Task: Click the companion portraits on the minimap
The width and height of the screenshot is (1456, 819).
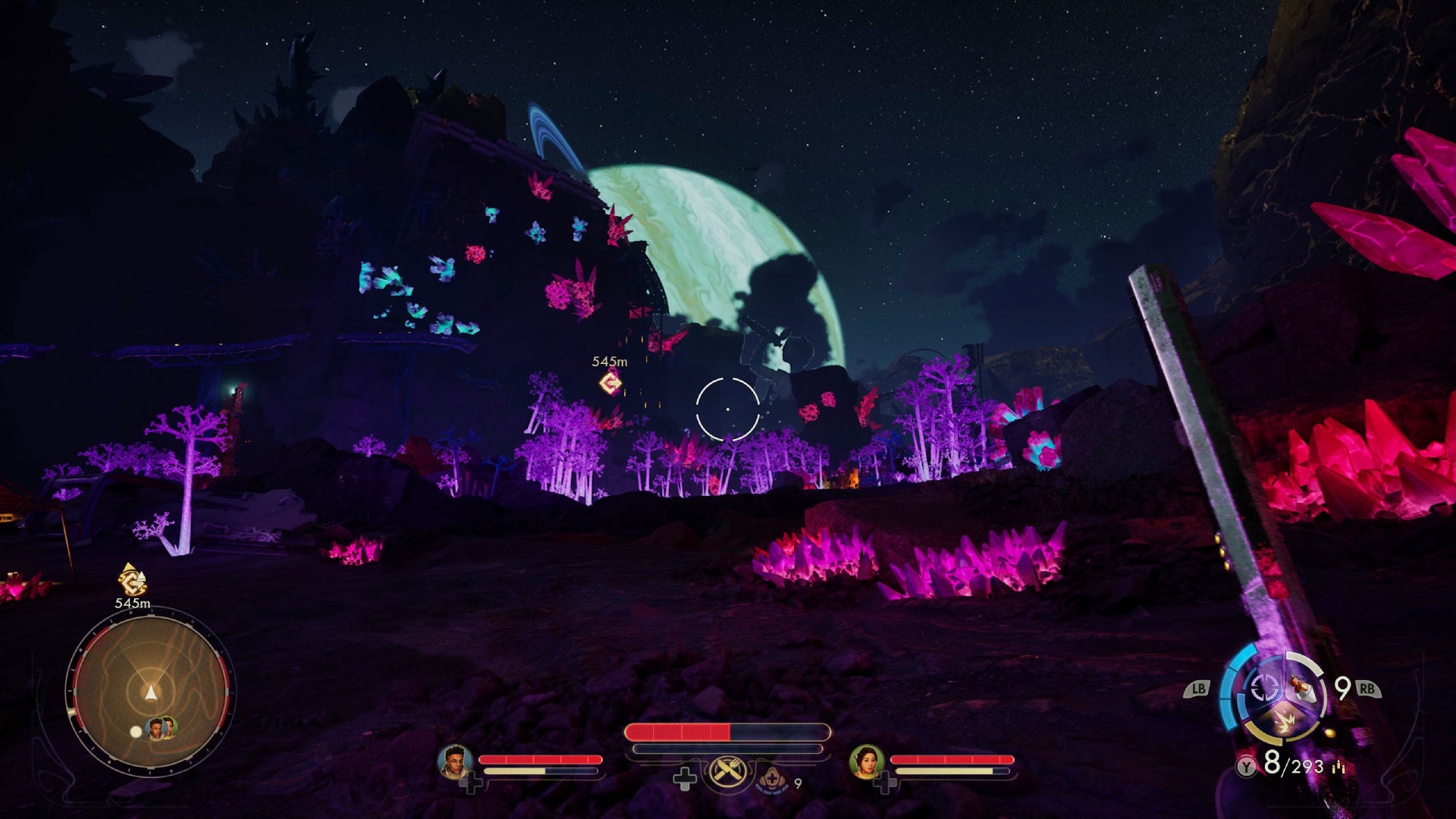Action: 162,729
